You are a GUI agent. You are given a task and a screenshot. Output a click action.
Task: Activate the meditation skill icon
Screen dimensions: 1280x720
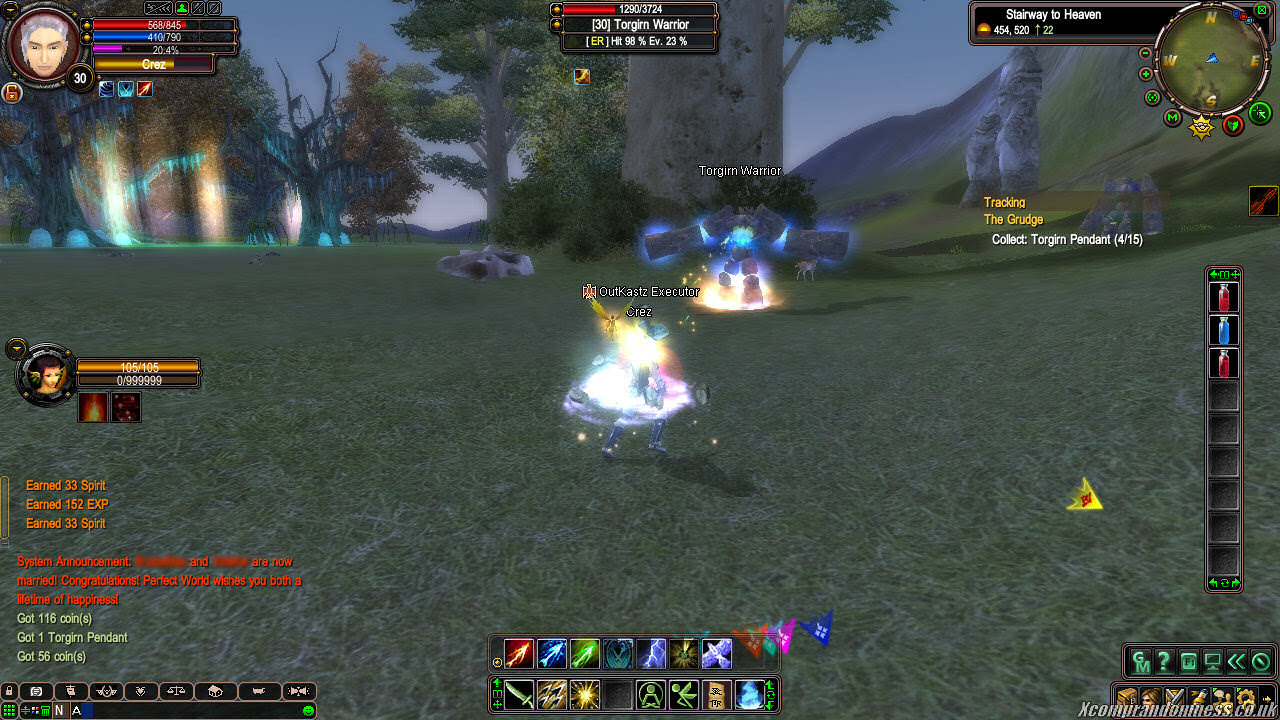pos(651,694)
